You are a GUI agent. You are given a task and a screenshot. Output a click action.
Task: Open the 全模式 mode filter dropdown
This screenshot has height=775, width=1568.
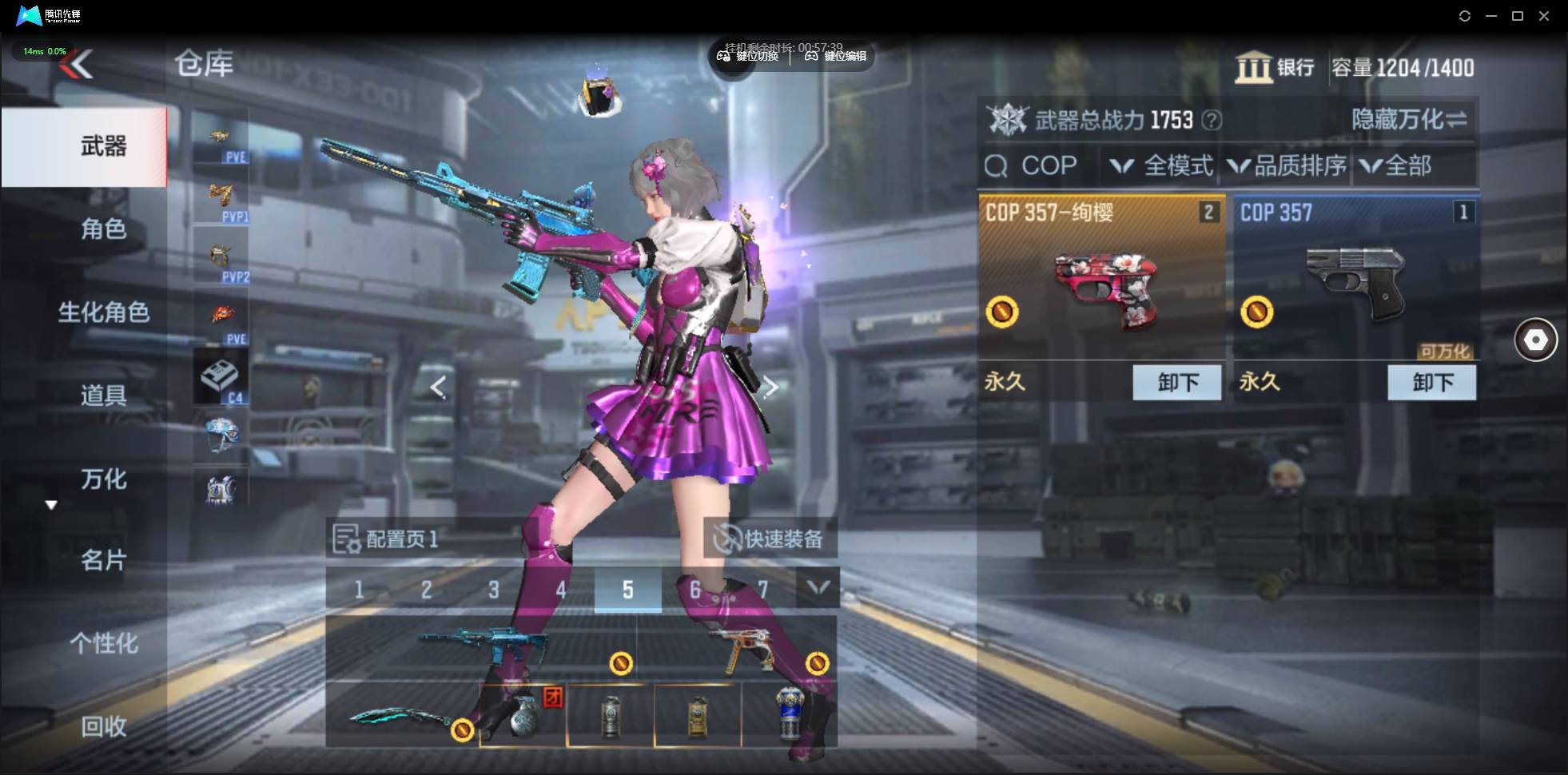point(1163,165)
